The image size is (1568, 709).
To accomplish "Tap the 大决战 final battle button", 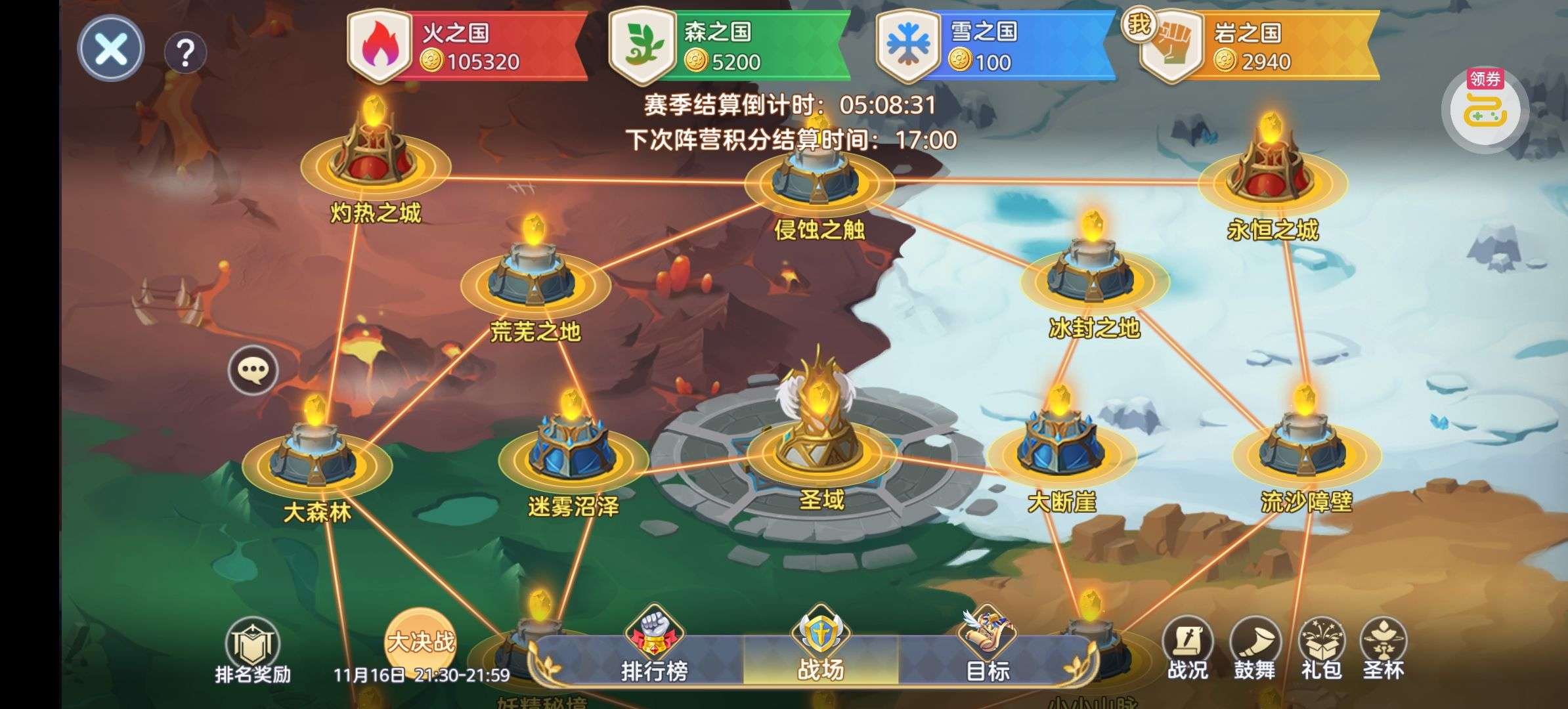I will point(420,641).
